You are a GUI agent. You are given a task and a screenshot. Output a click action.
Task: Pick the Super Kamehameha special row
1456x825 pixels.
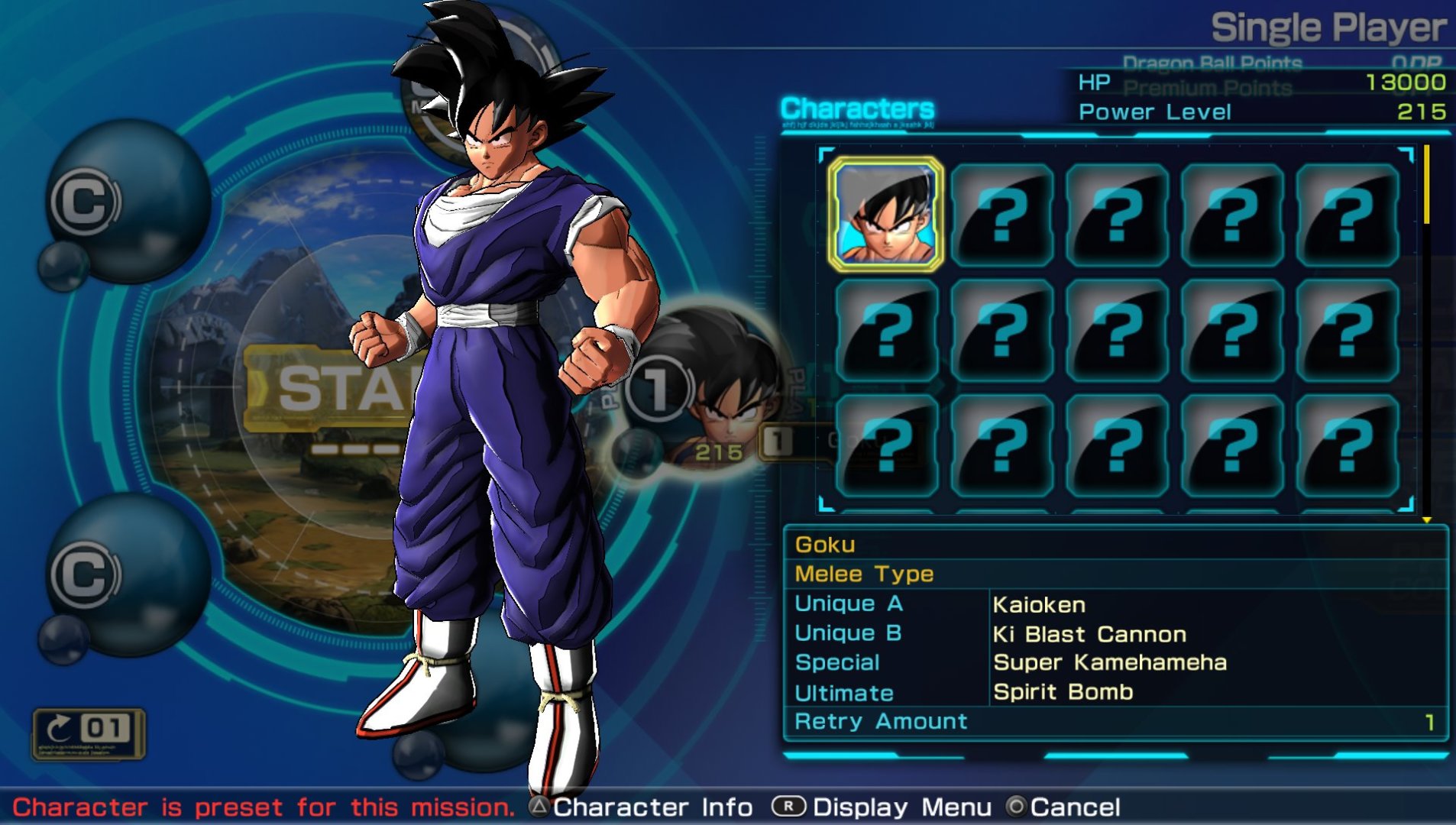[1115, 662]
